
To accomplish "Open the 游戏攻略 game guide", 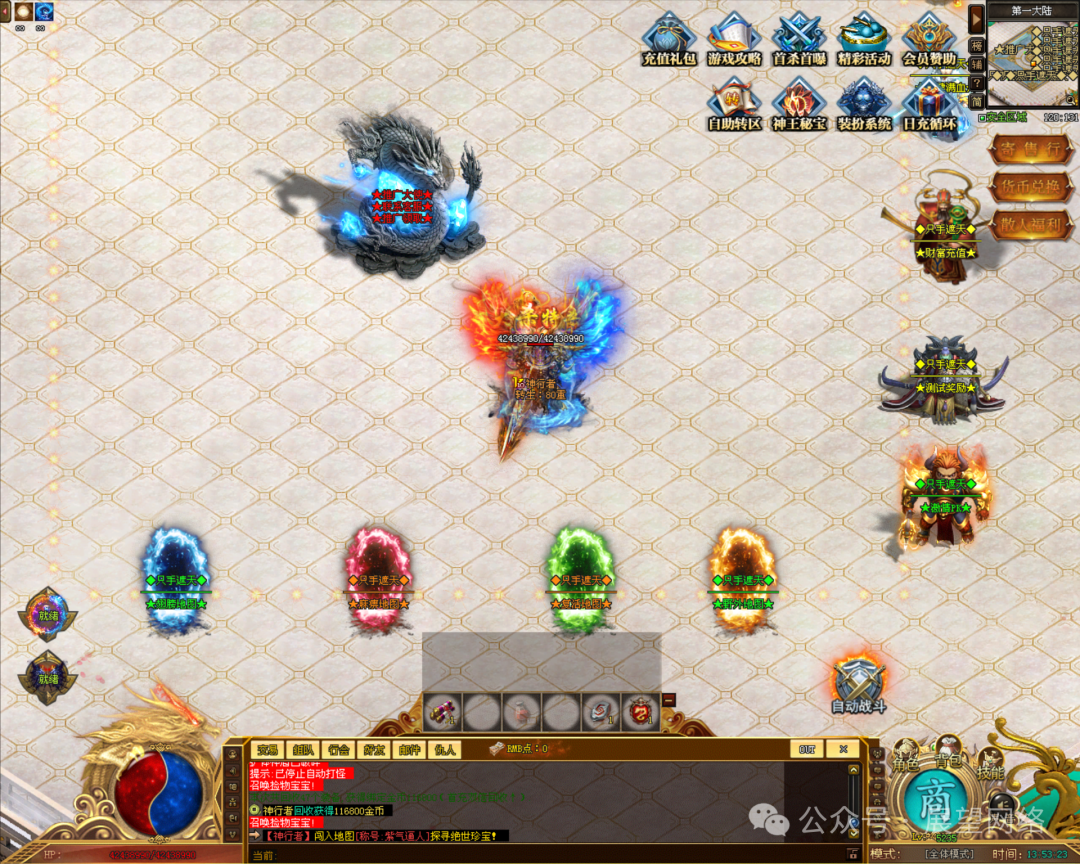I will click(x=734, y=38).
